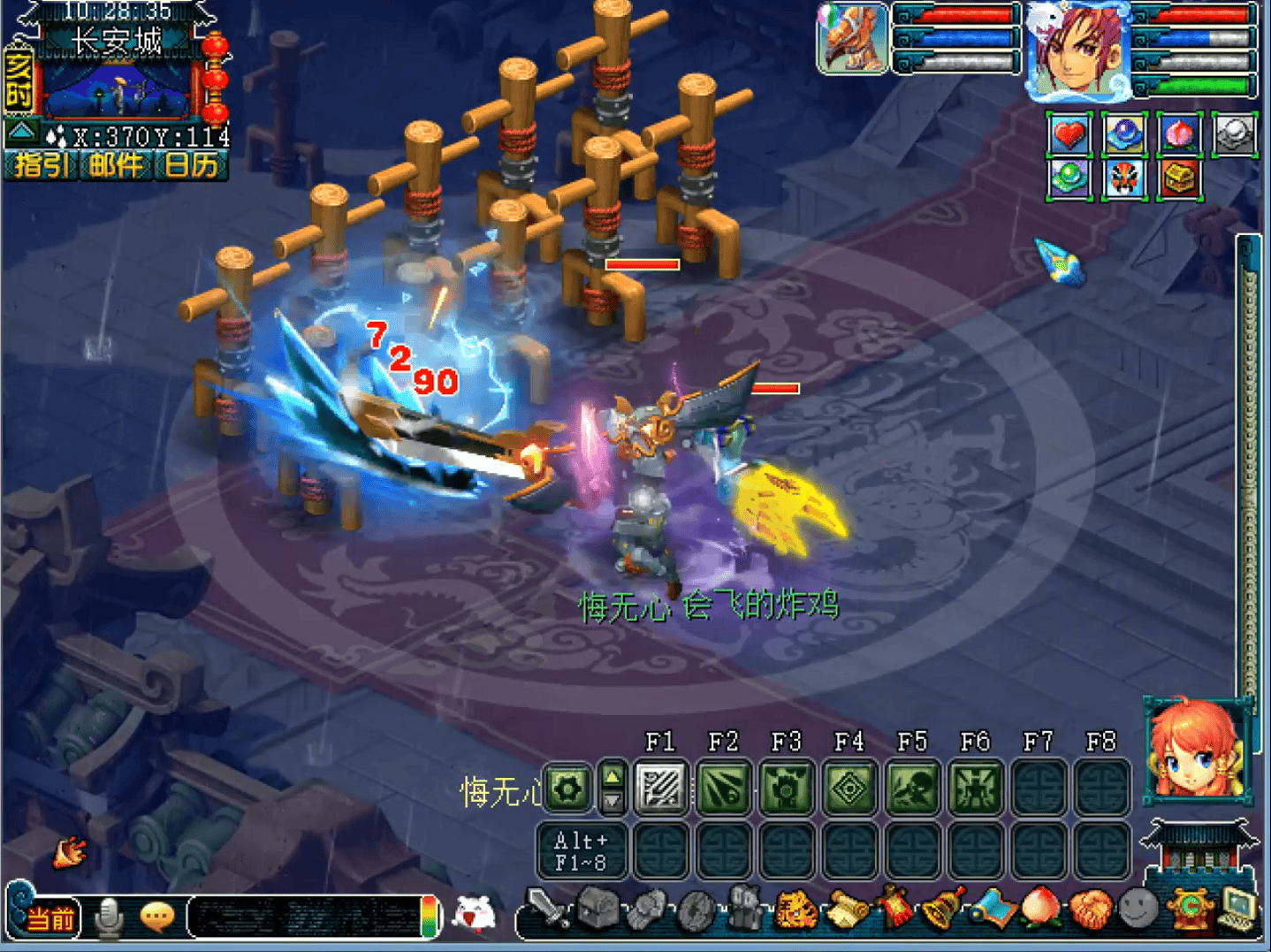This screenshot has height=952, width=1271.
Task: Activate the F1 striped skill slot
Action: pyautogui.click(x=661, y=786)
